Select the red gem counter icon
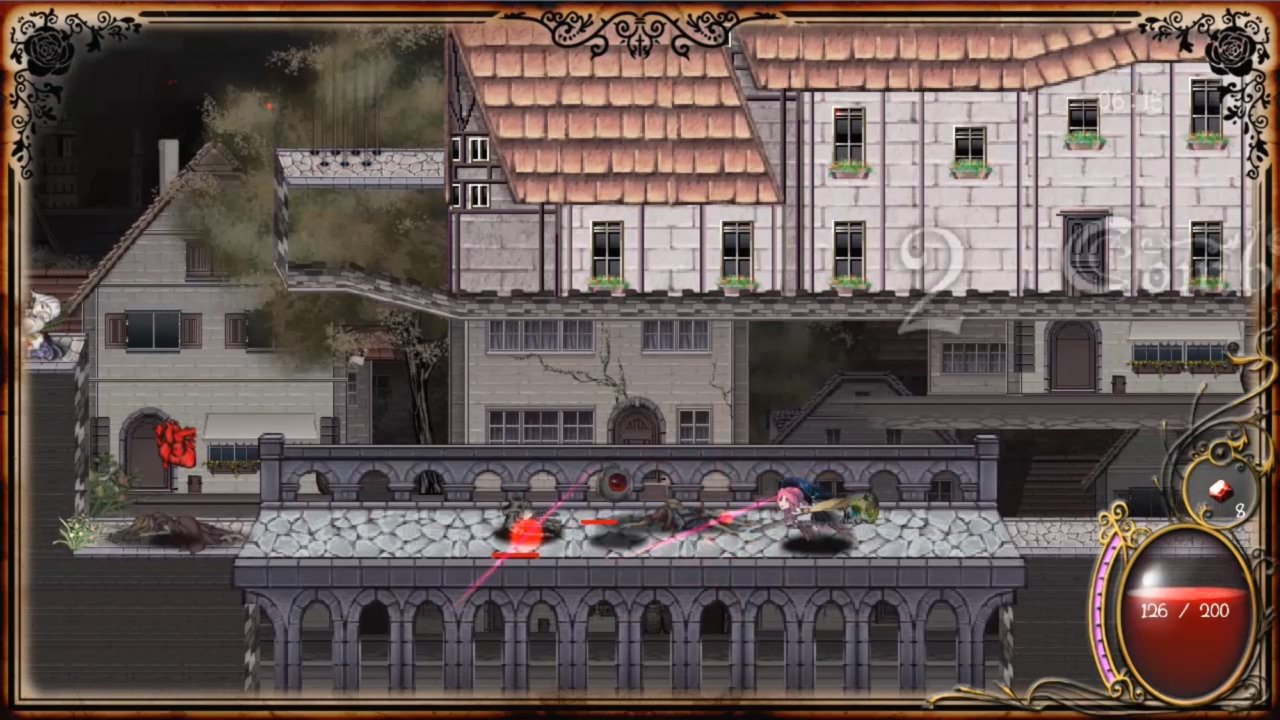This screenshot has width=1280, height=720. [1219, 488]
